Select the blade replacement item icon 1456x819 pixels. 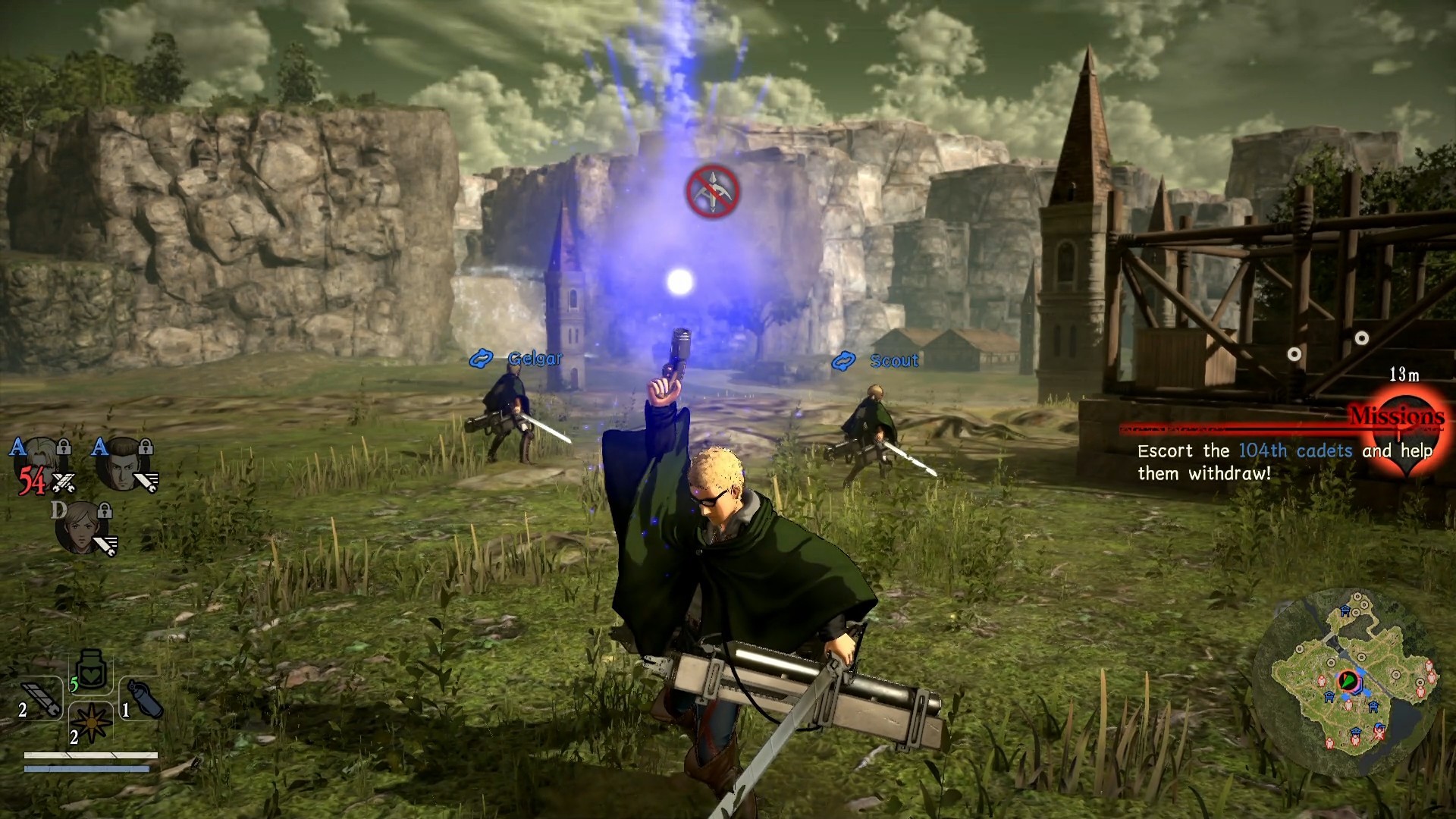[x=39, y=698]
